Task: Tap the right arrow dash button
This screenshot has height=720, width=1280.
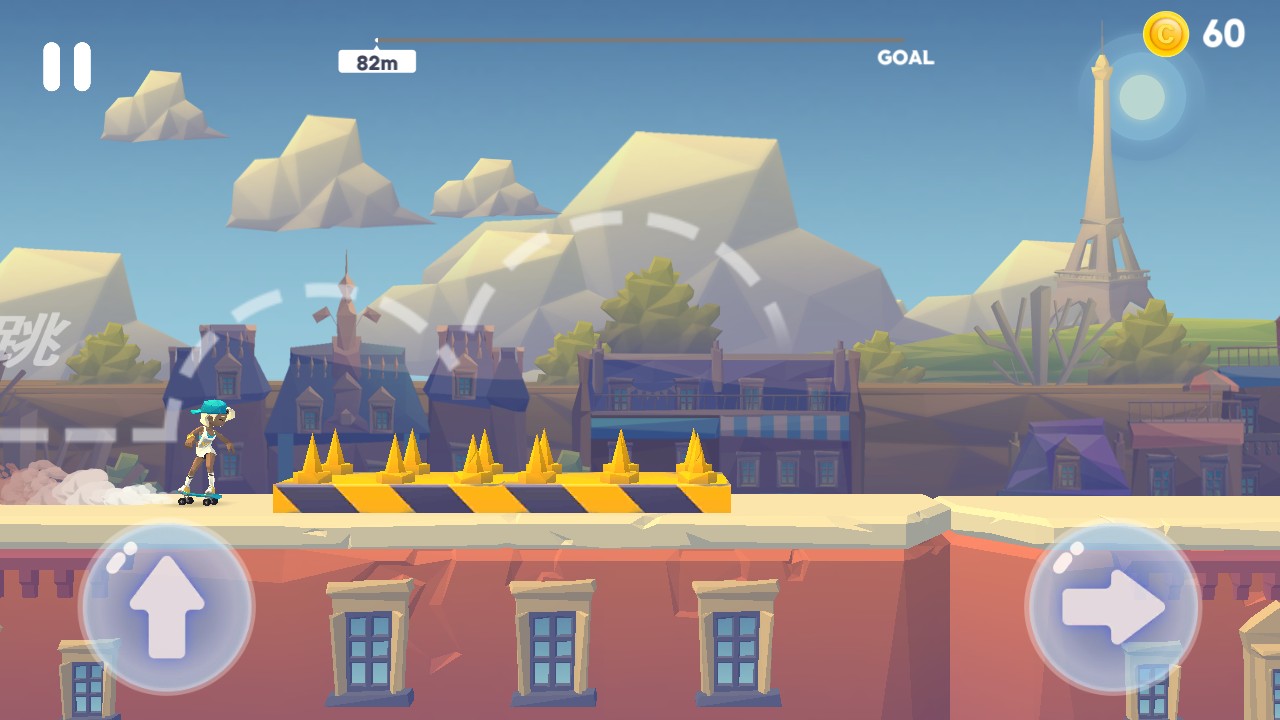Action: [1113, 607]
